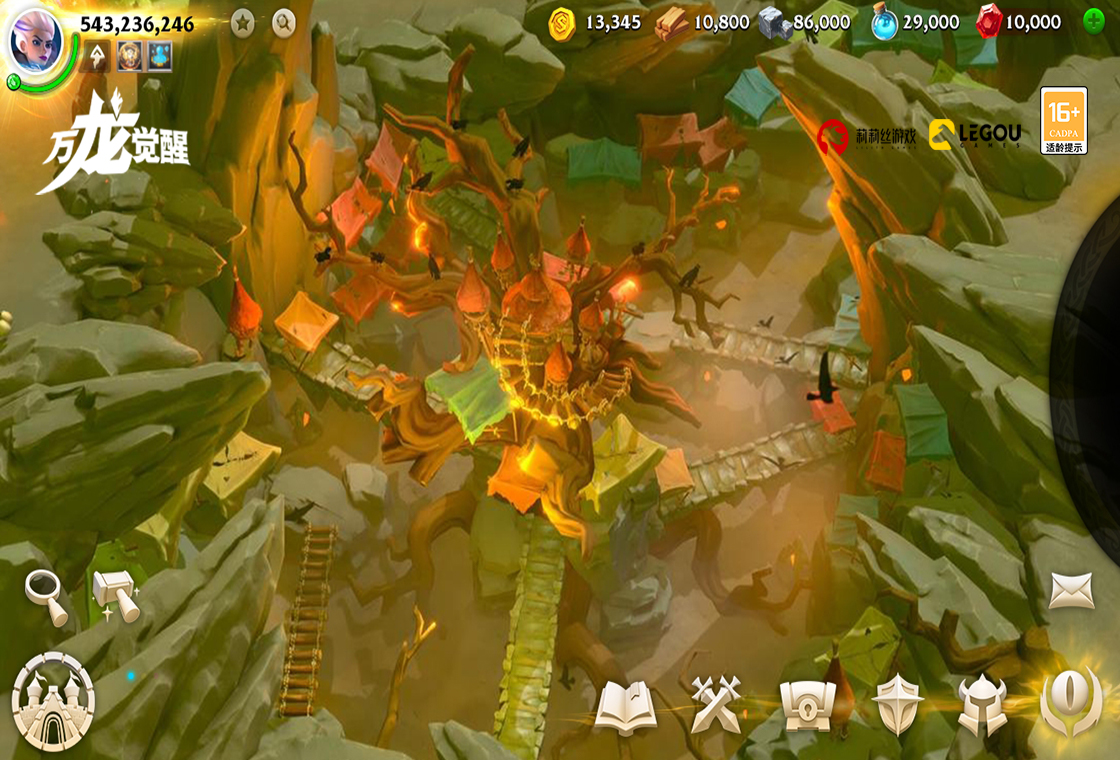Image resolution: width=1120 pixels, height=760 pixels.
Task: Tap the green plus to add gems
Action: 1094,21
